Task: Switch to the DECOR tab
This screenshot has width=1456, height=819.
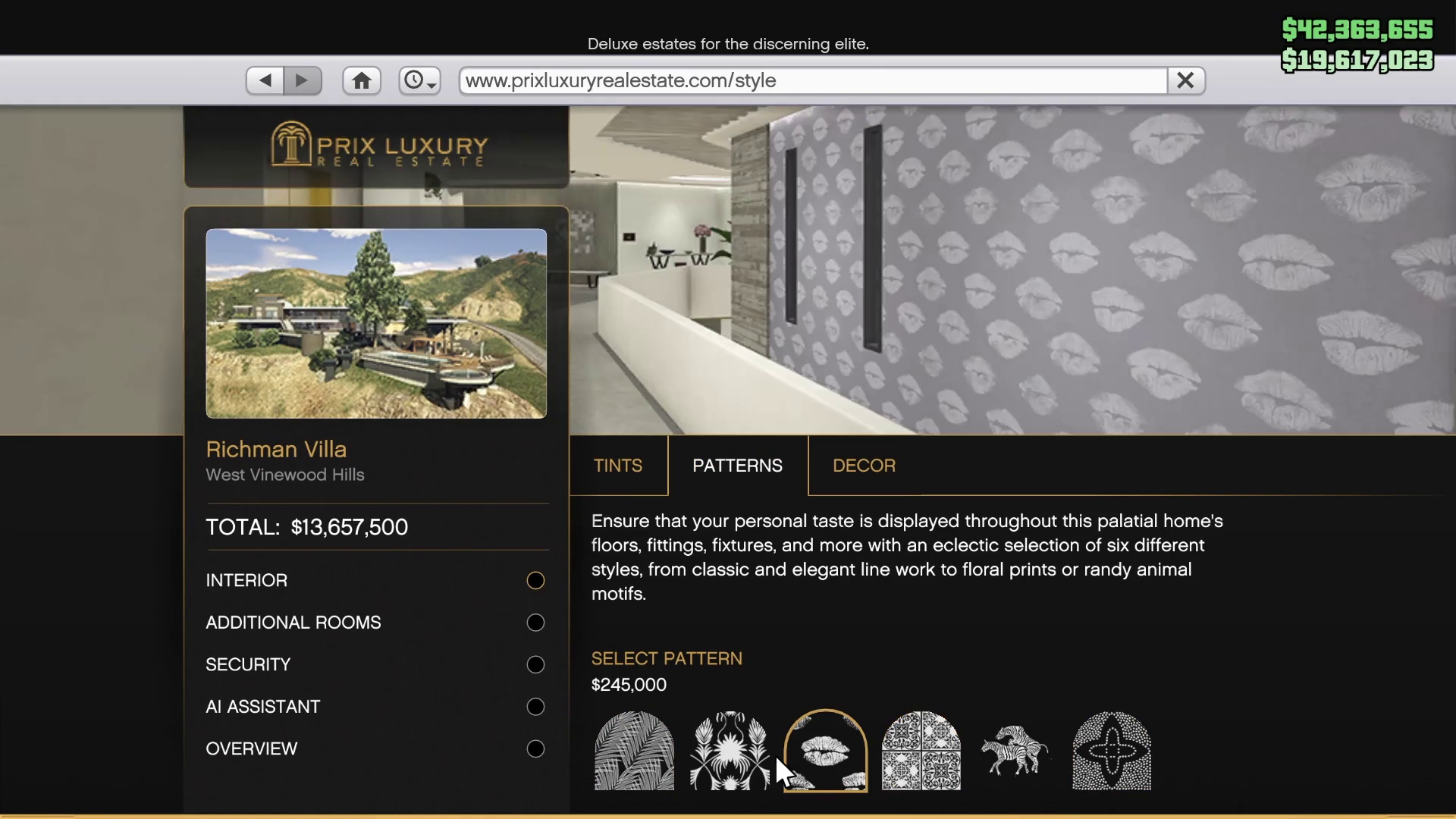Action: (x=864, y=465)
